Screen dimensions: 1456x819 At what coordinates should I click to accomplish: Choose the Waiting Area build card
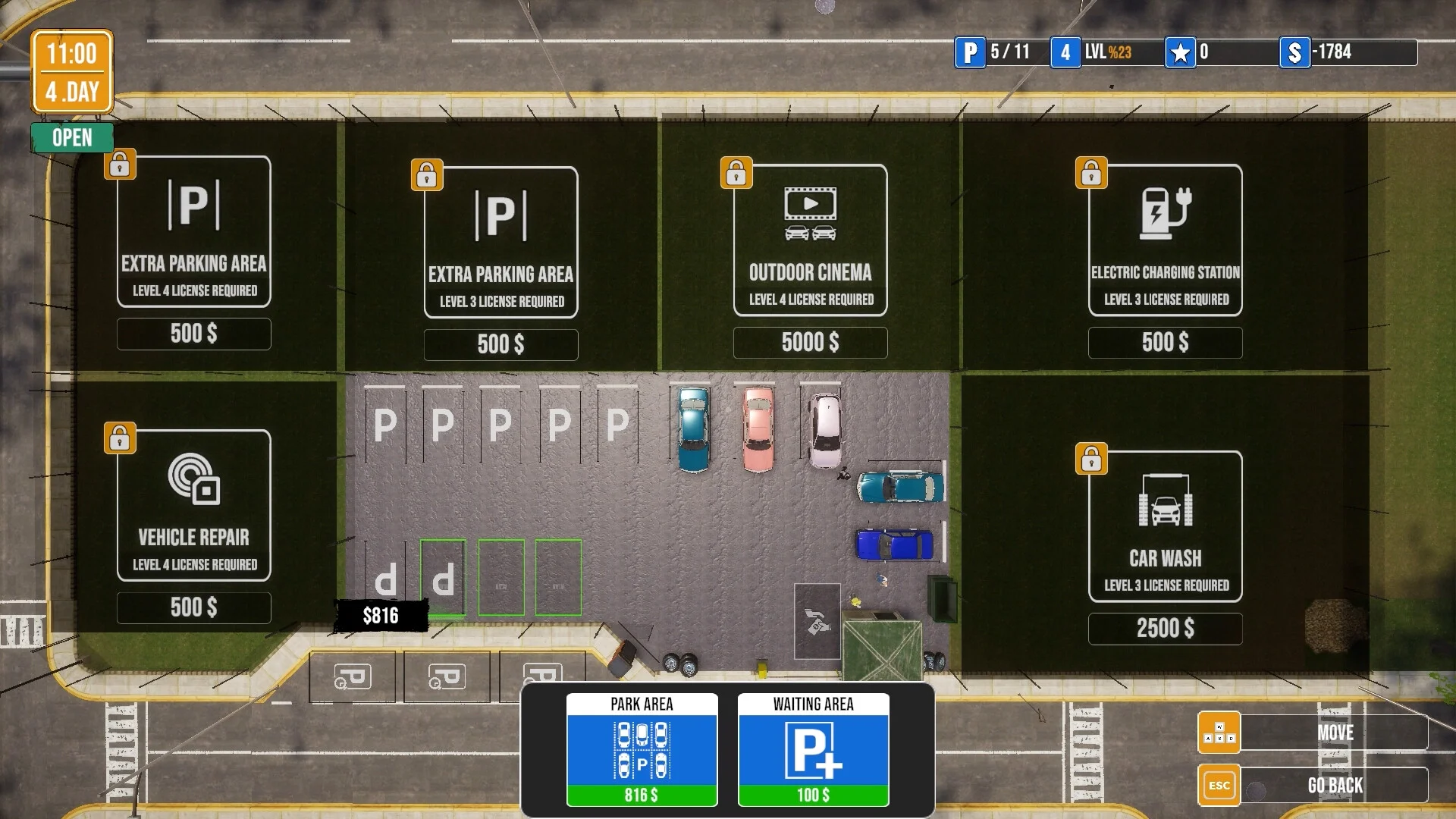[x=813, y=749]
